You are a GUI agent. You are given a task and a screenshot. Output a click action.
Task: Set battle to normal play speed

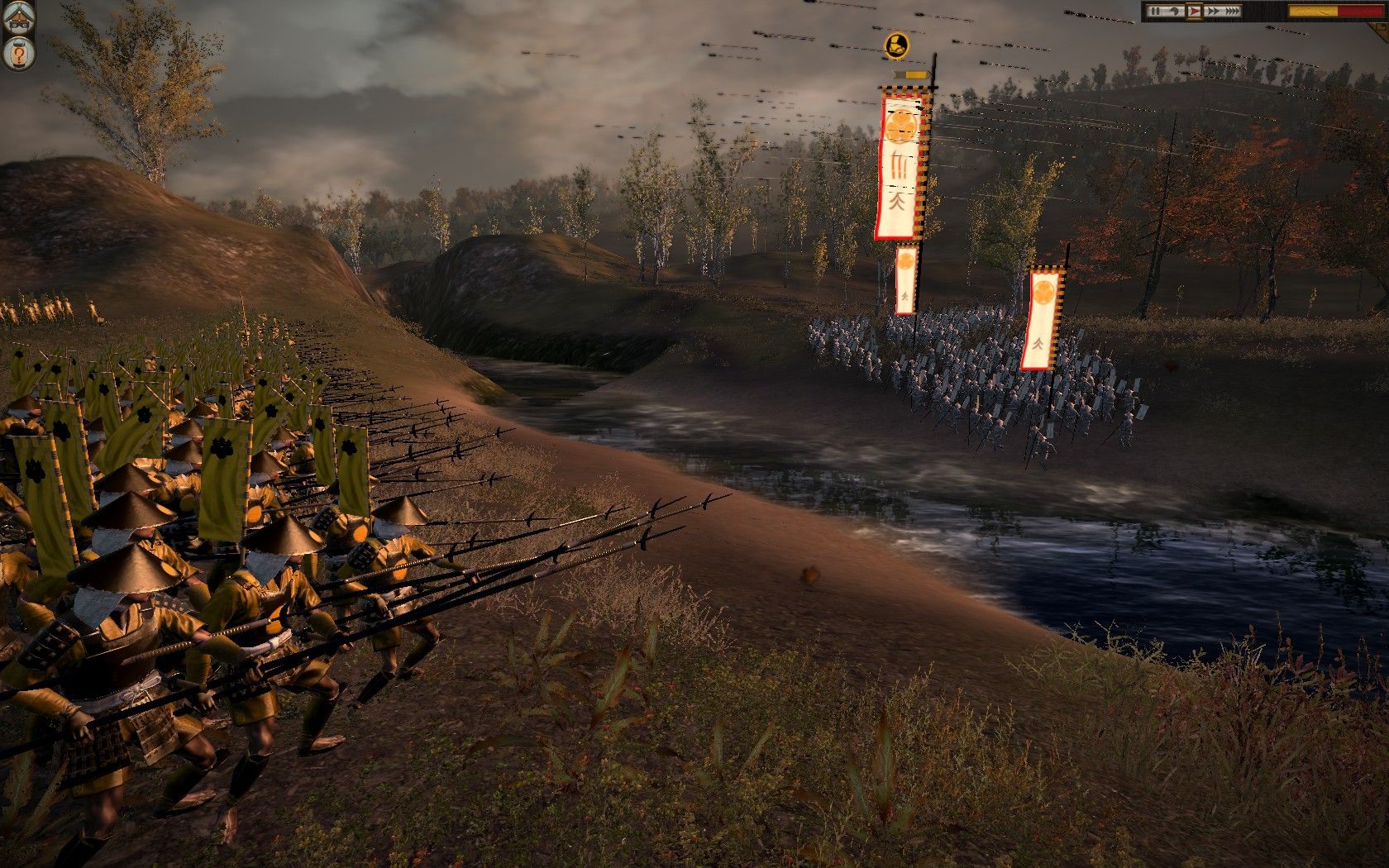(x=1194, y=12)
